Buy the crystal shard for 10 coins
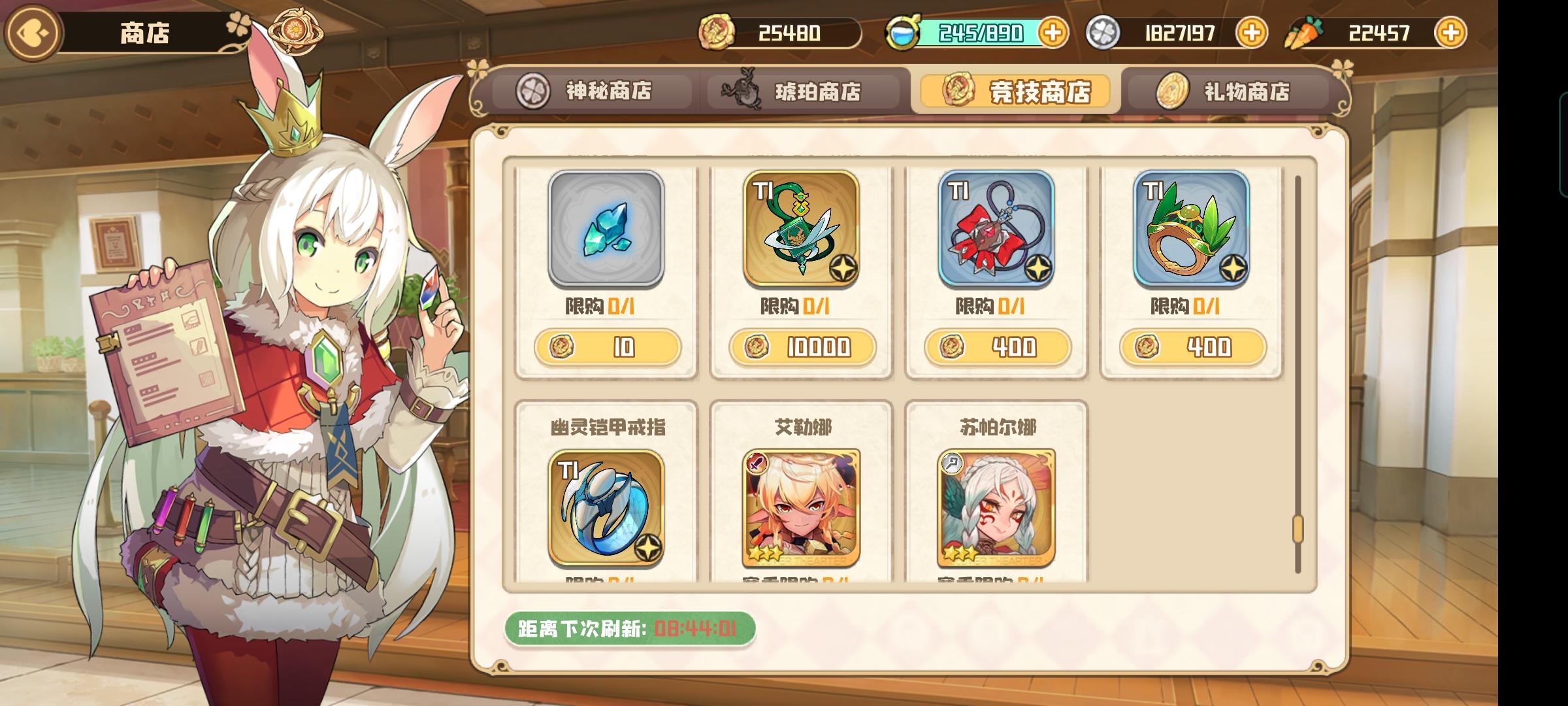The height and width of the screenshot is (706, 1568). pyautogui.click(x=608, y=348)
